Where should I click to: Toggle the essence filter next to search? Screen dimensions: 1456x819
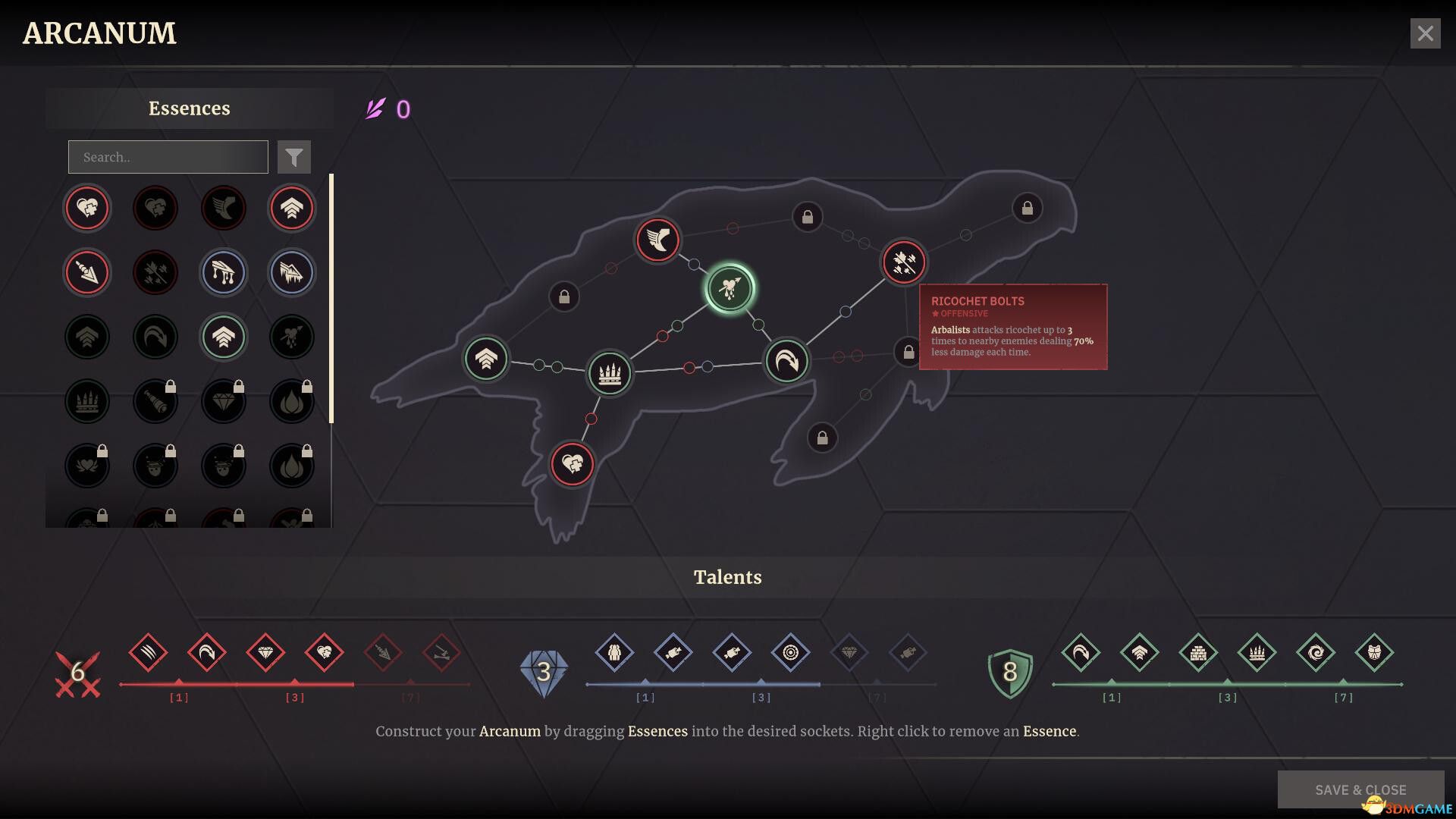[x=294, y=156]
